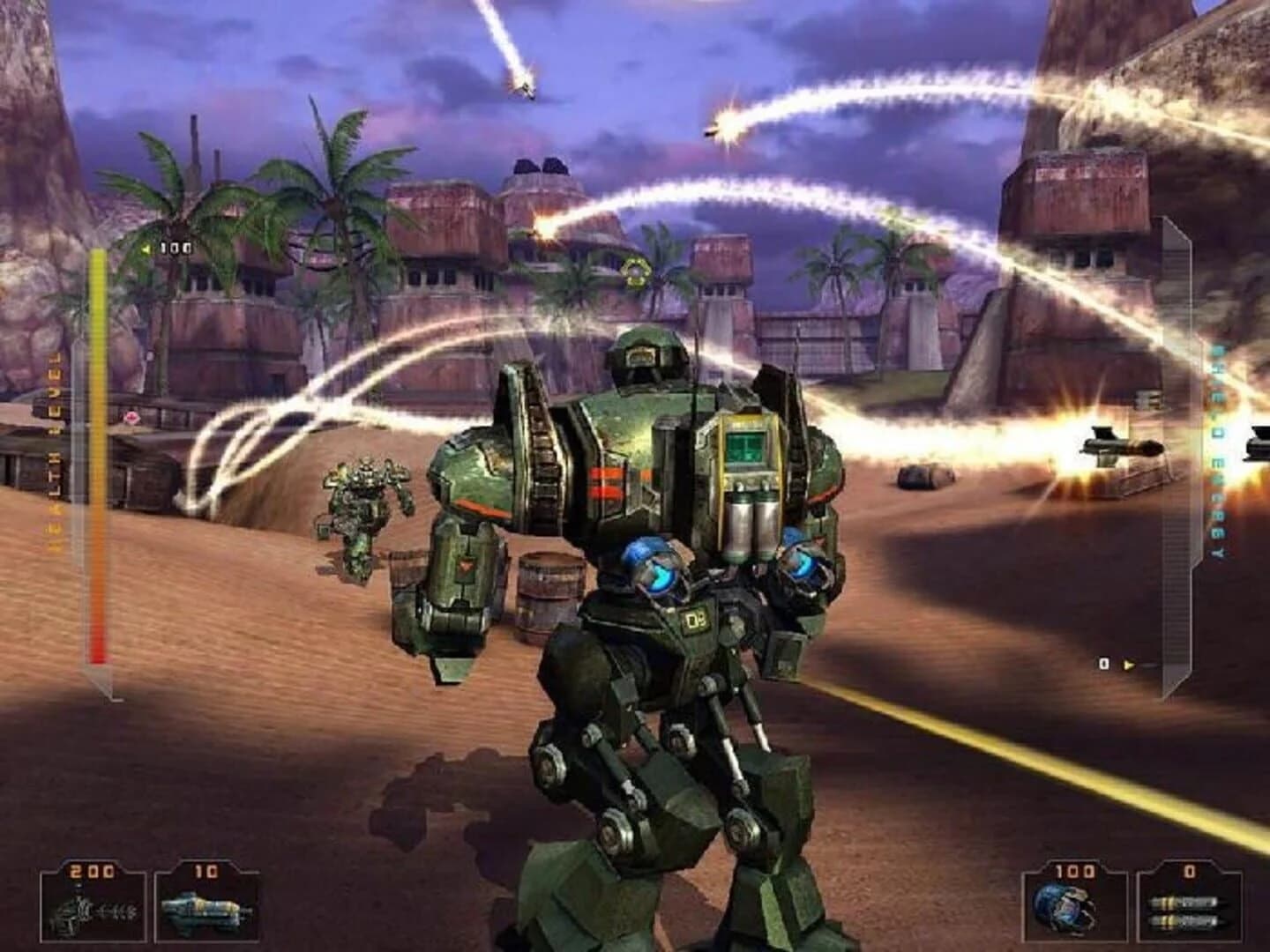
Task: Click the Health Level label text
Action: pyautogui.click(x=55, y=450)
